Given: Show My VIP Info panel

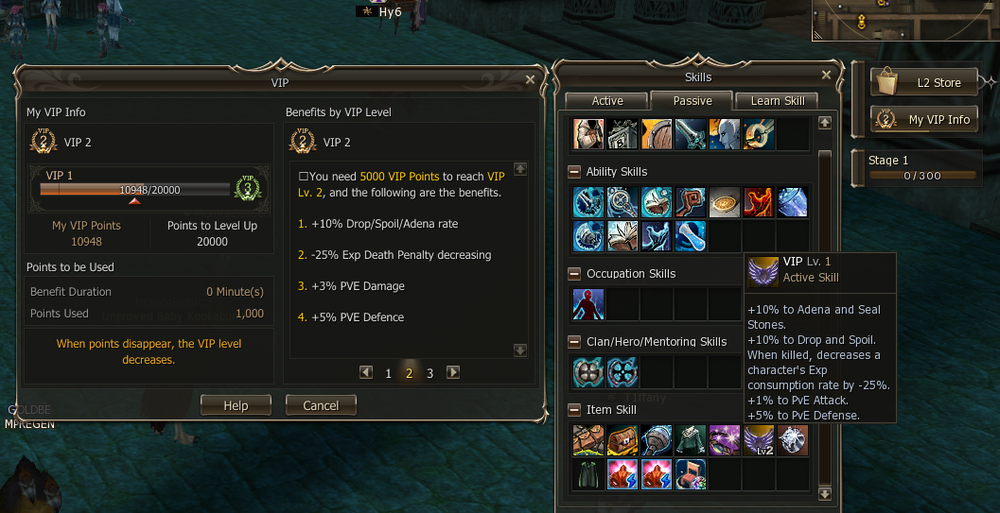Looking at the screenshot, I should 924,119.
